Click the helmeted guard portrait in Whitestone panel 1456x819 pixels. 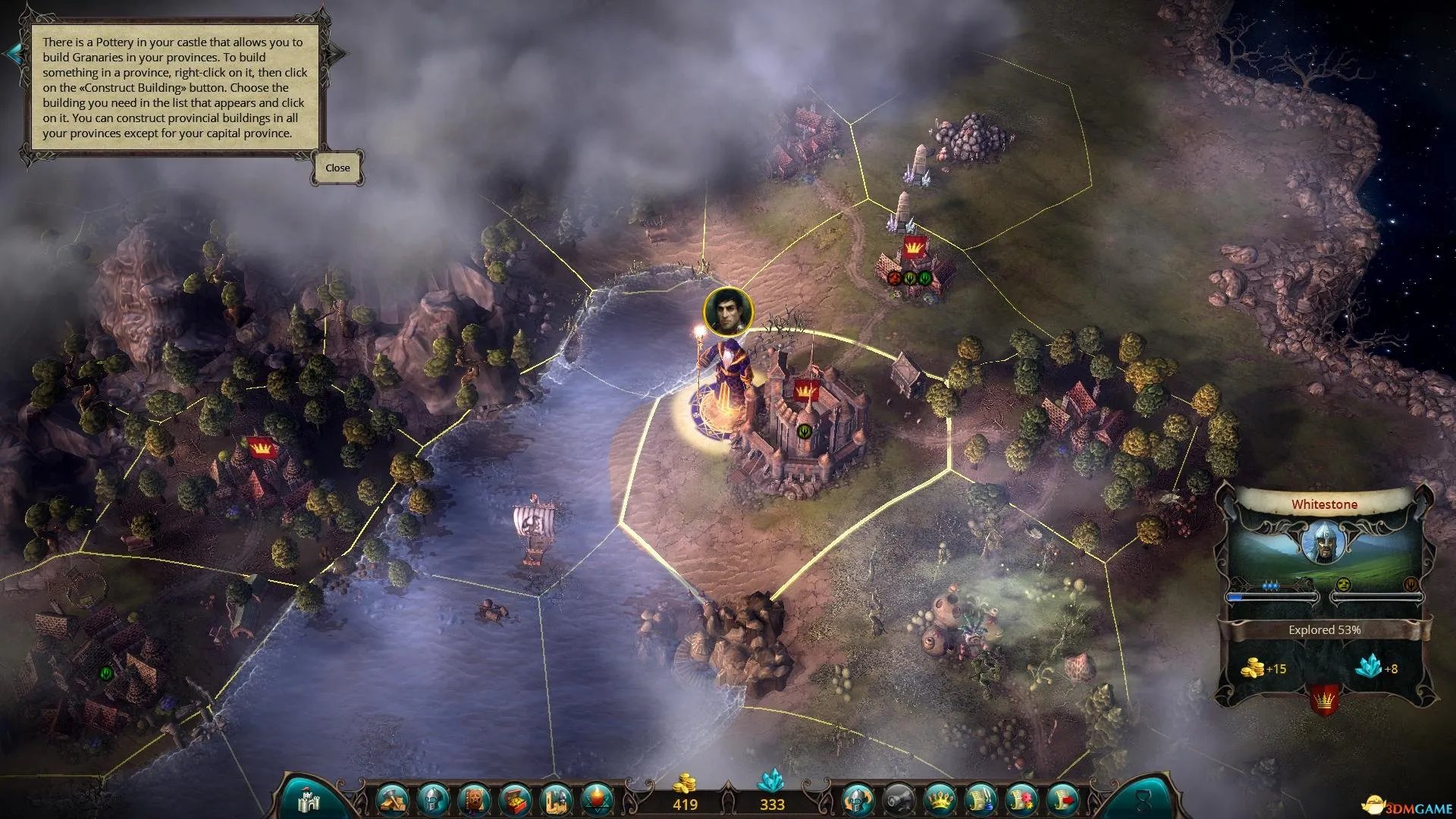click(1324, 542)
